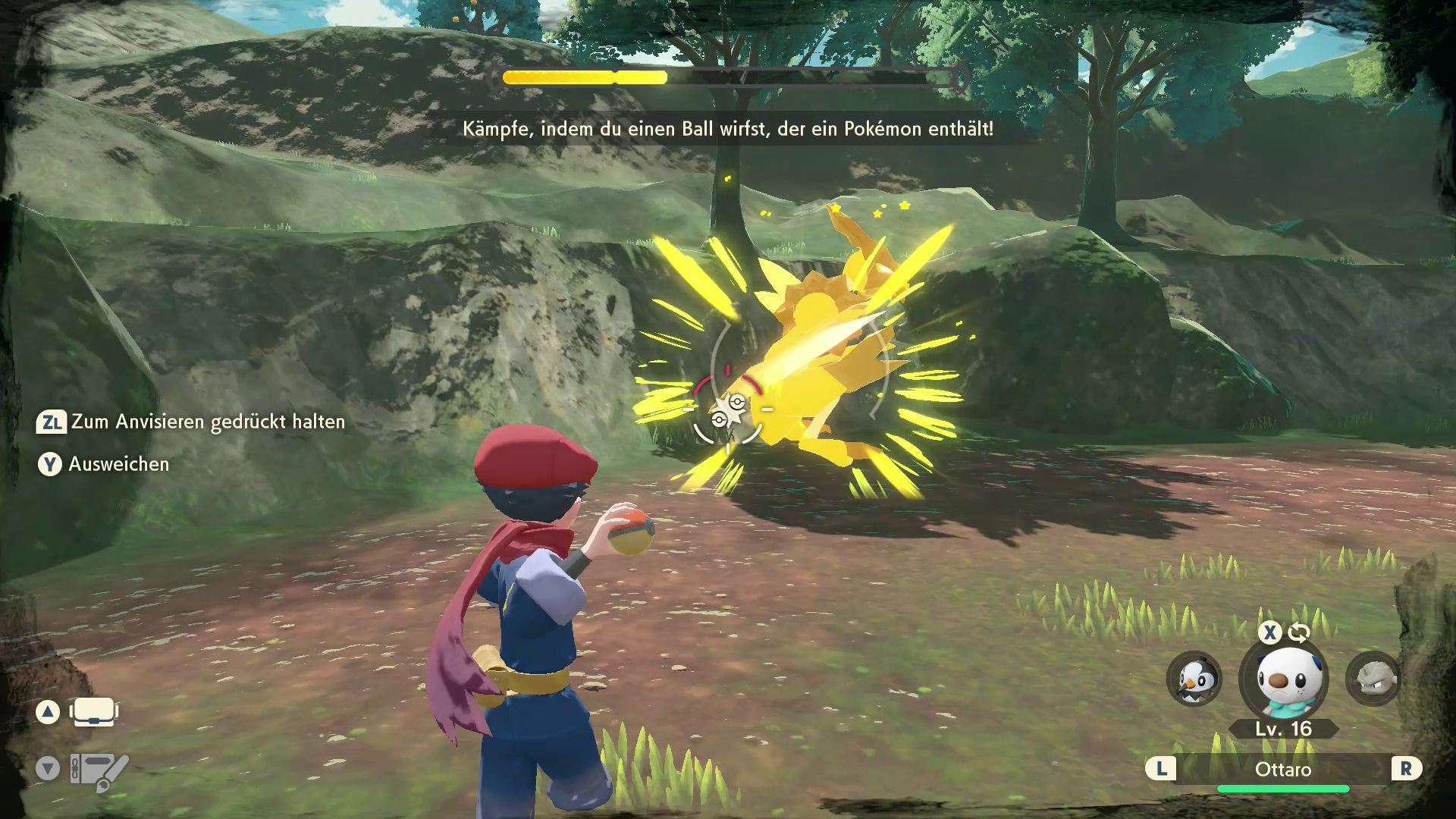1456x819 pixels.
Task: Click the Ottaro name label
Action: pyautogui.click(x=1282, y=770)
